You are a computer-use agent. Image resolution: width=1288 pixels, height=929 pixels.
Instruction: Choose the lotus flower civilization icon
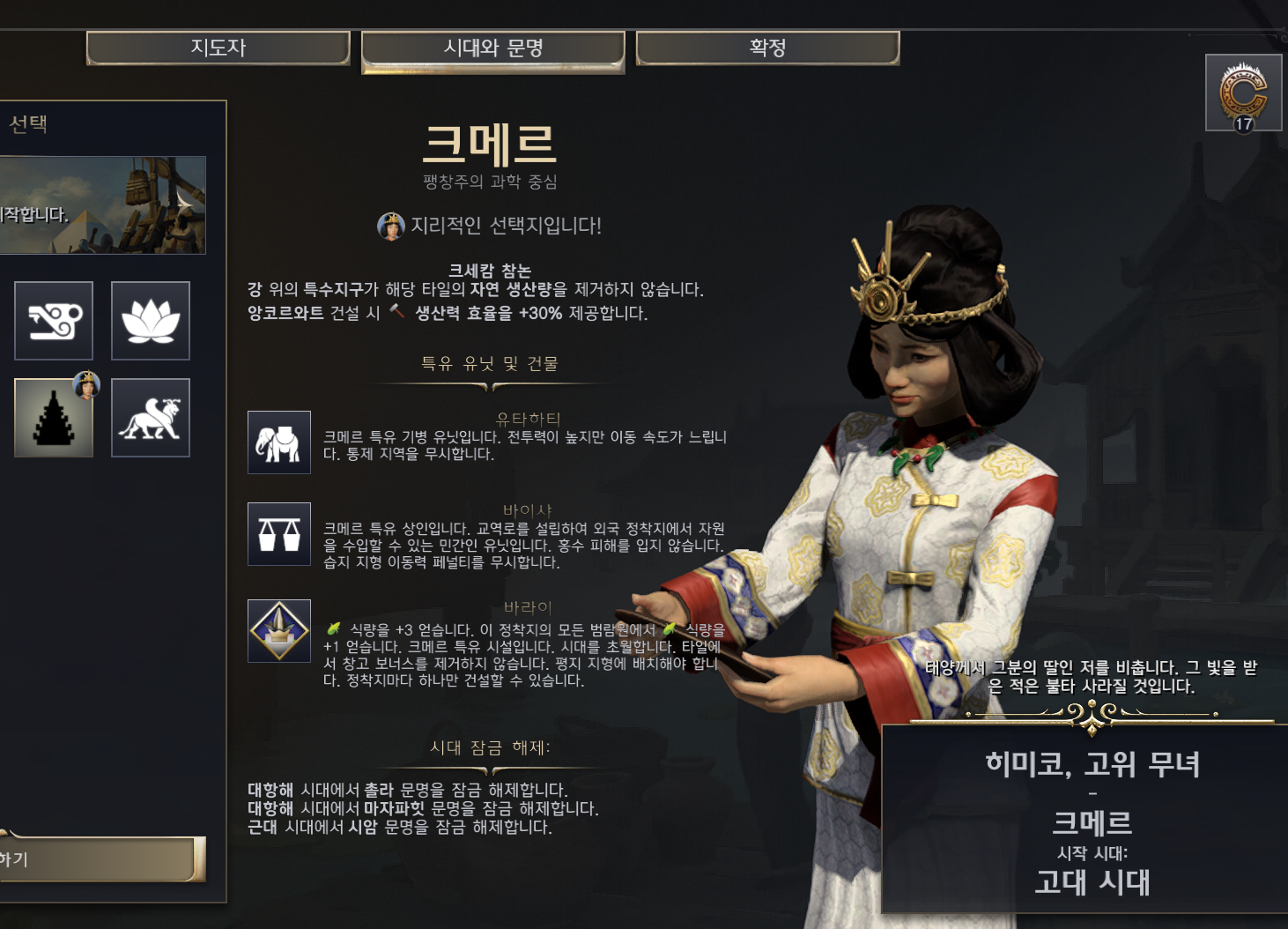151,321
